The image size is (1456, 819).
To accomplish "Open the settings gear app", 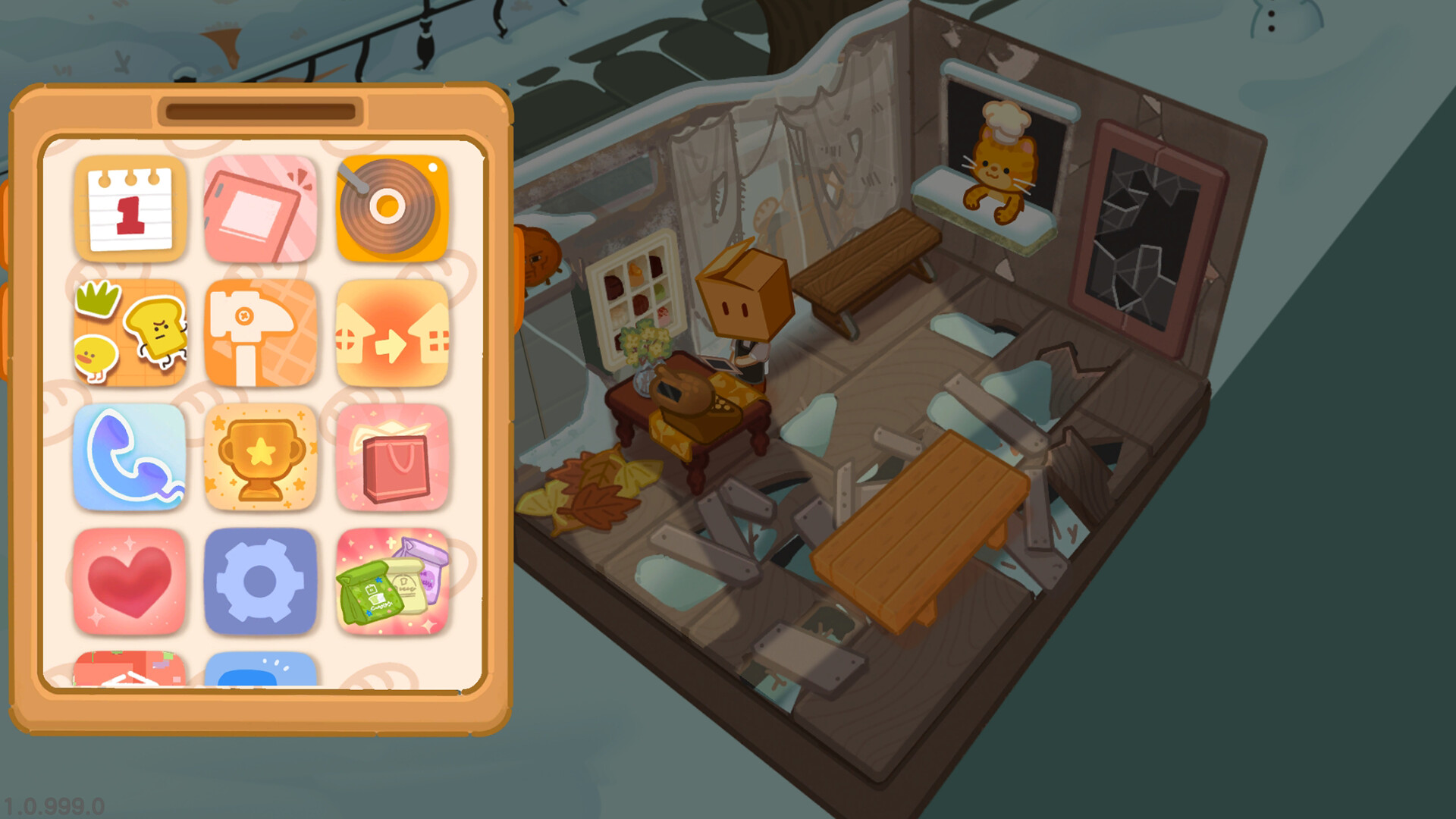I will (261, 581).
